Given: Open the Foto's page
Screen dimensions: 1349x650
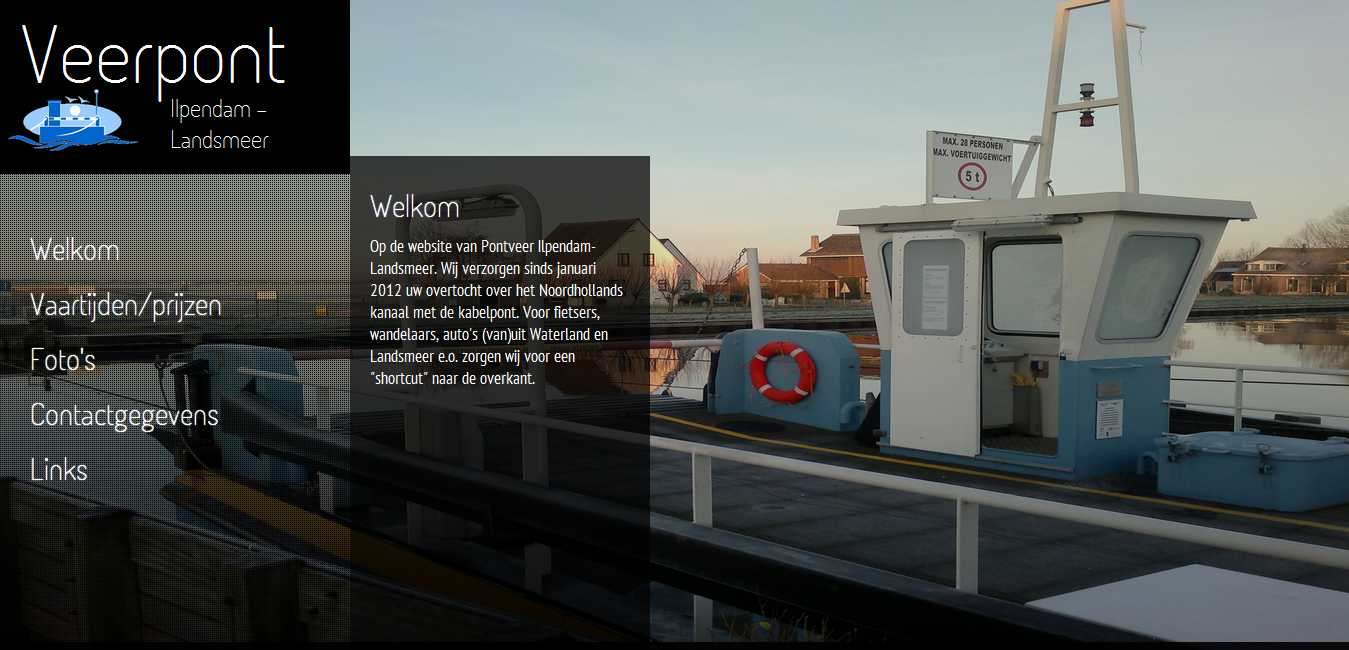Looking at the screenshot, I should (x=63, y=360).
